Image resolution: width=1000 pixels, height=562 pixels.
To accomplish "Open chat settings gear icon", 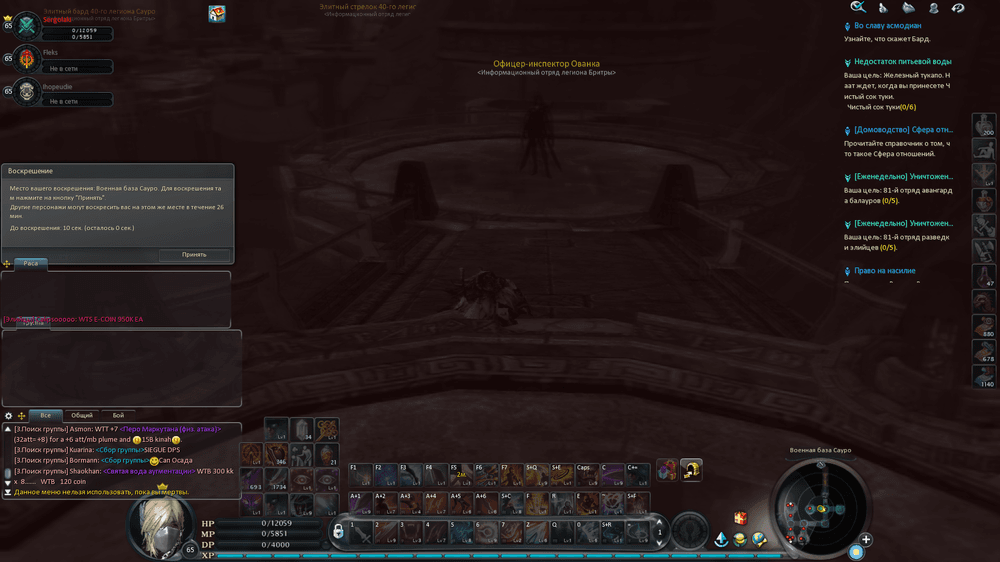I will pos(9,416).
